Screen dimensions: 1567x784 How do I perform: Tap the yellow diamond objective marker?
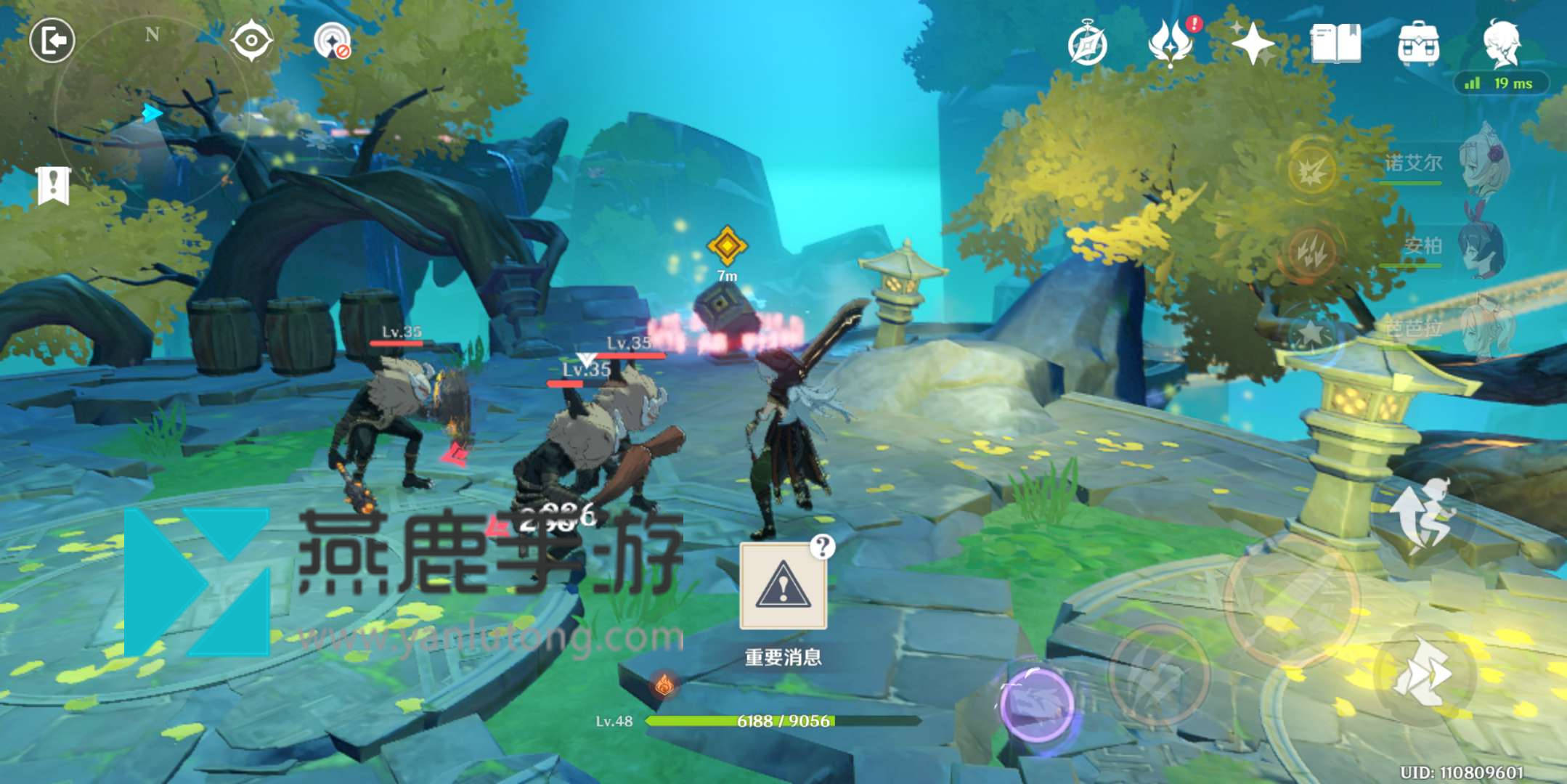[726, 245]
